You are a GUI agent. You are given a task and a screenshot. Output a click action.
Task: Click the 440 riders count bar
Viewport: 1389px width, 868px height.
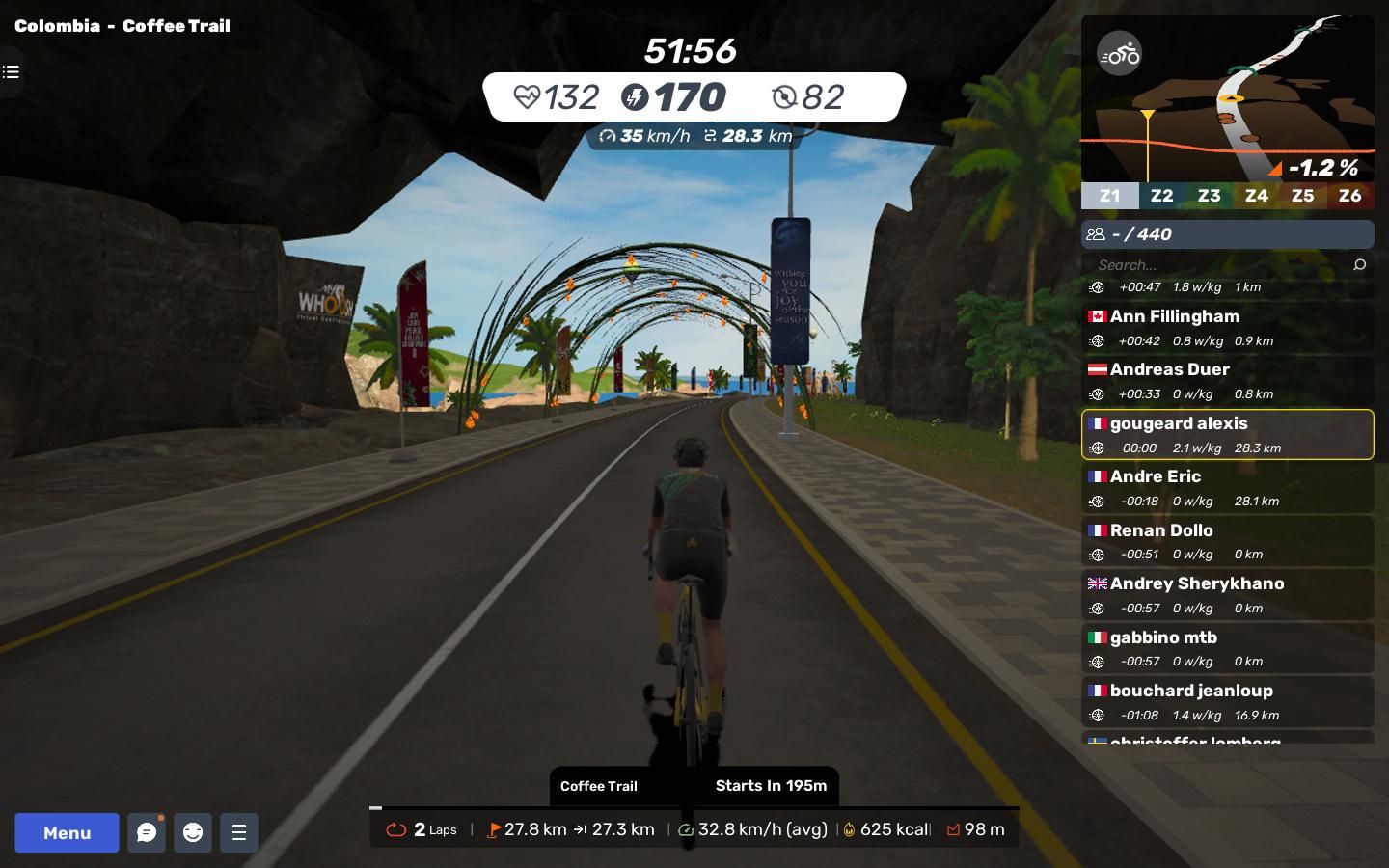pyautogui.click(x=1227, y=234)
